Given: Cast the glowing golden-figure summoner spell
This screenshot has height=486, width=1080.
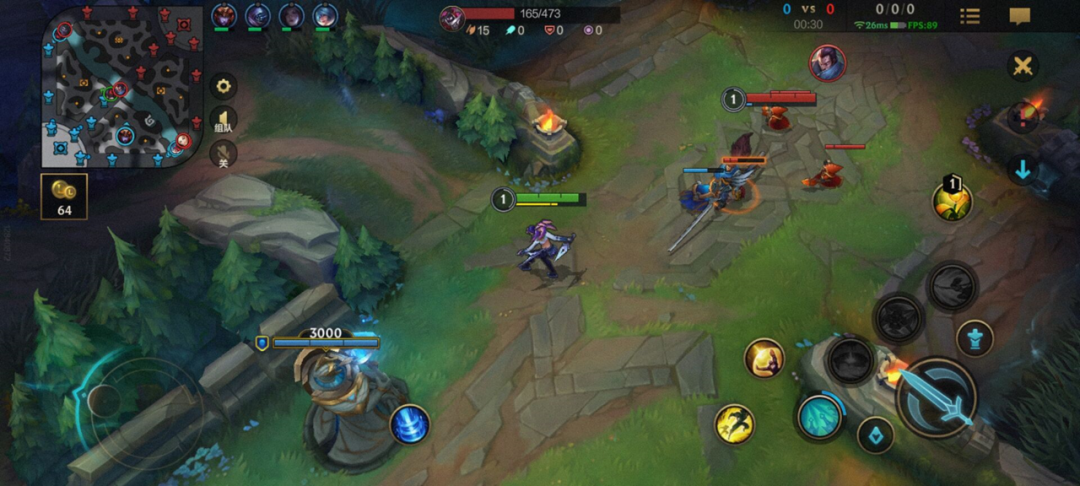Looking at the screenshot, I should pyautogui.click(x=764, y=358).
